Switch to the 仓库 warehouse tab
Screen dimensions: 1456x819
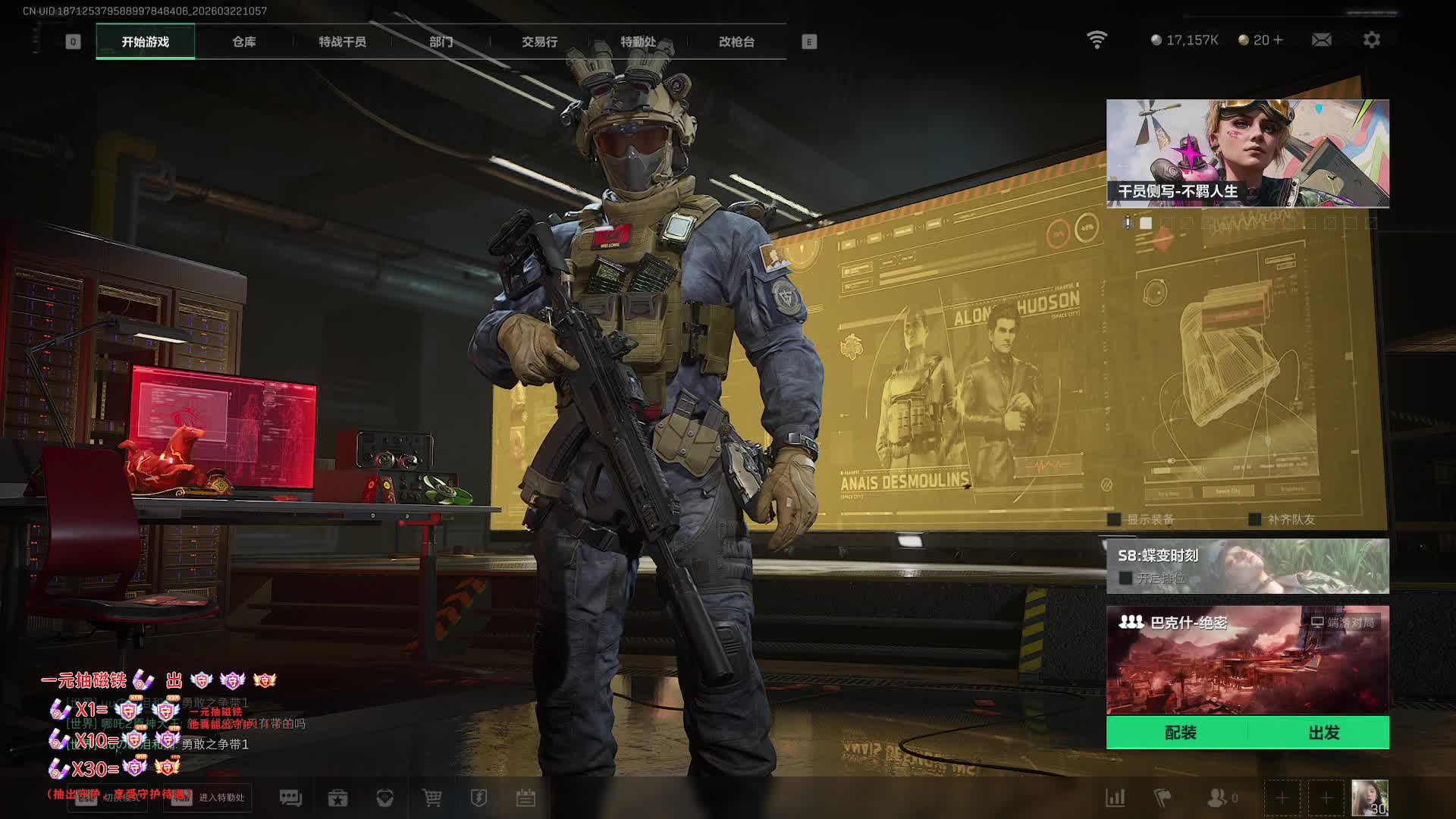point(243,42)
